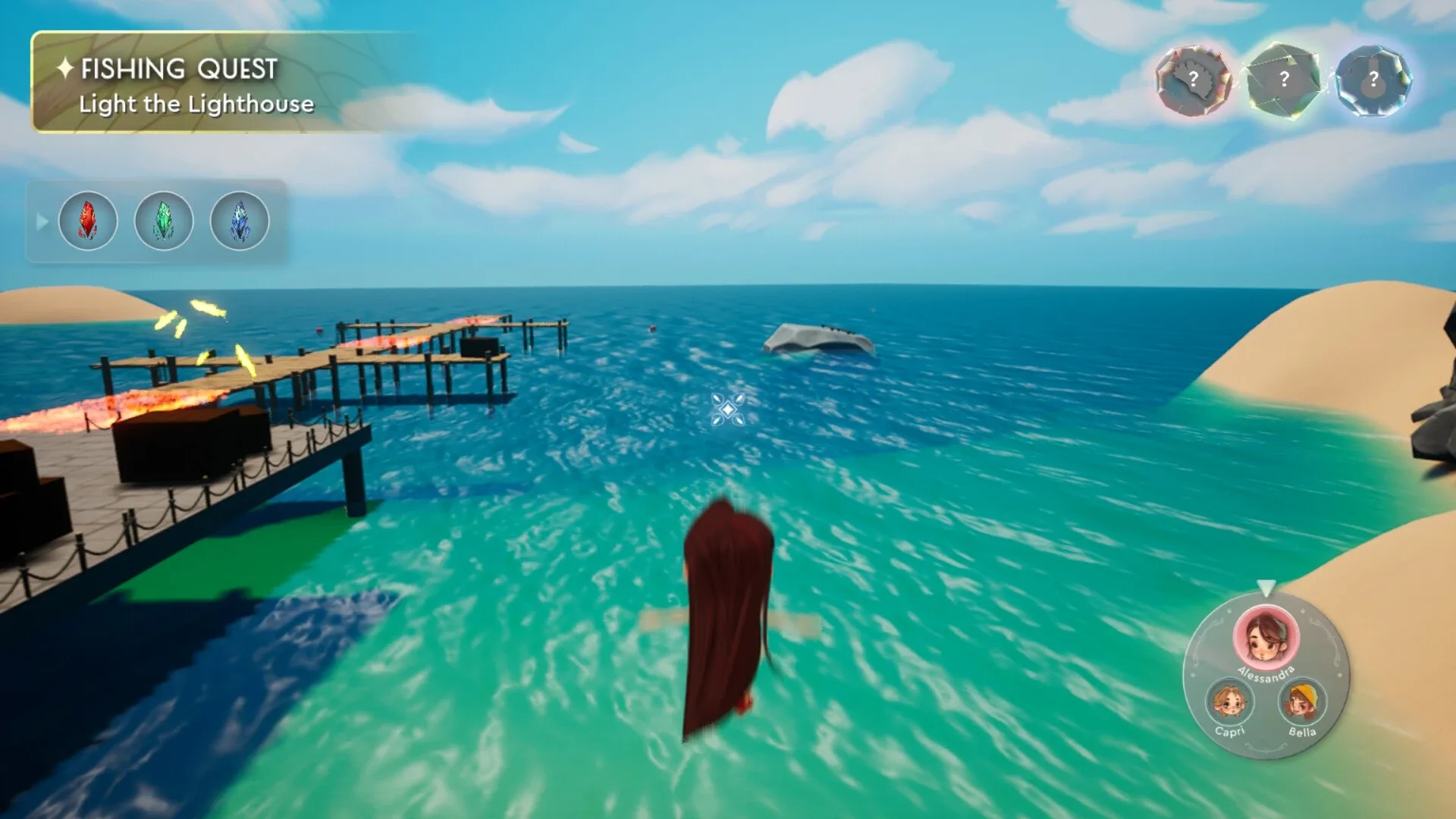The height and width of the screenshot is (819, 1456).
Task: Select the green crystal icon
Action: pyautogui.click(x=164, y=221)
